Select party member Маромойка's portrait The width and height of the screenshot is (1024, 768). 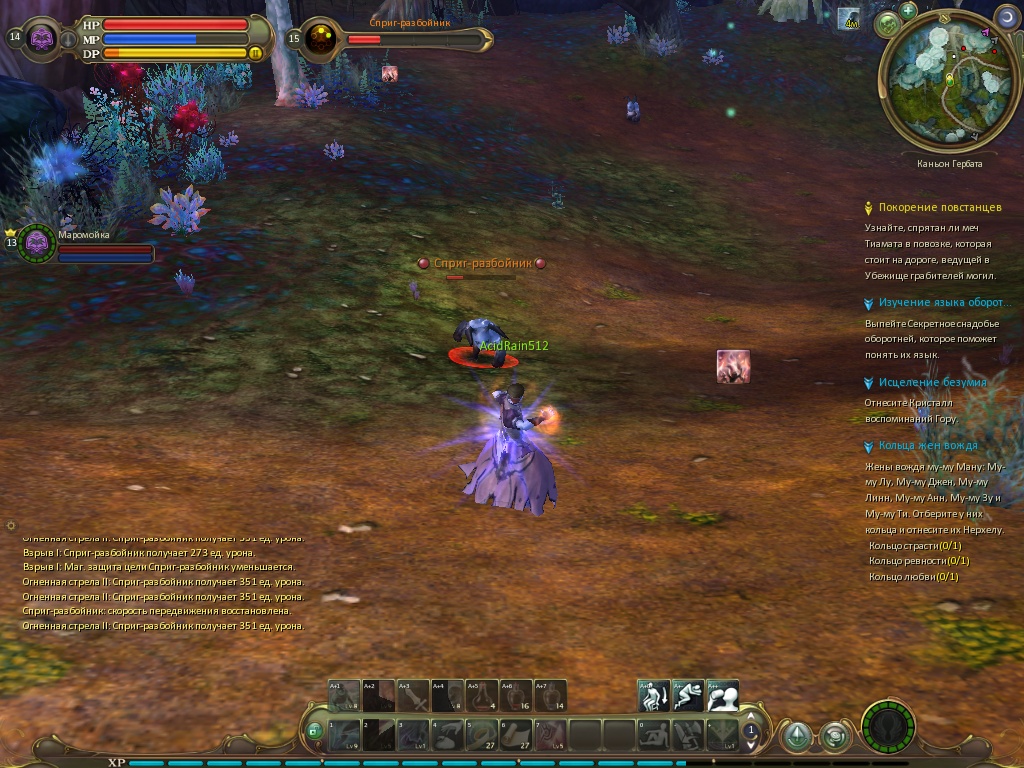[37, 243]
